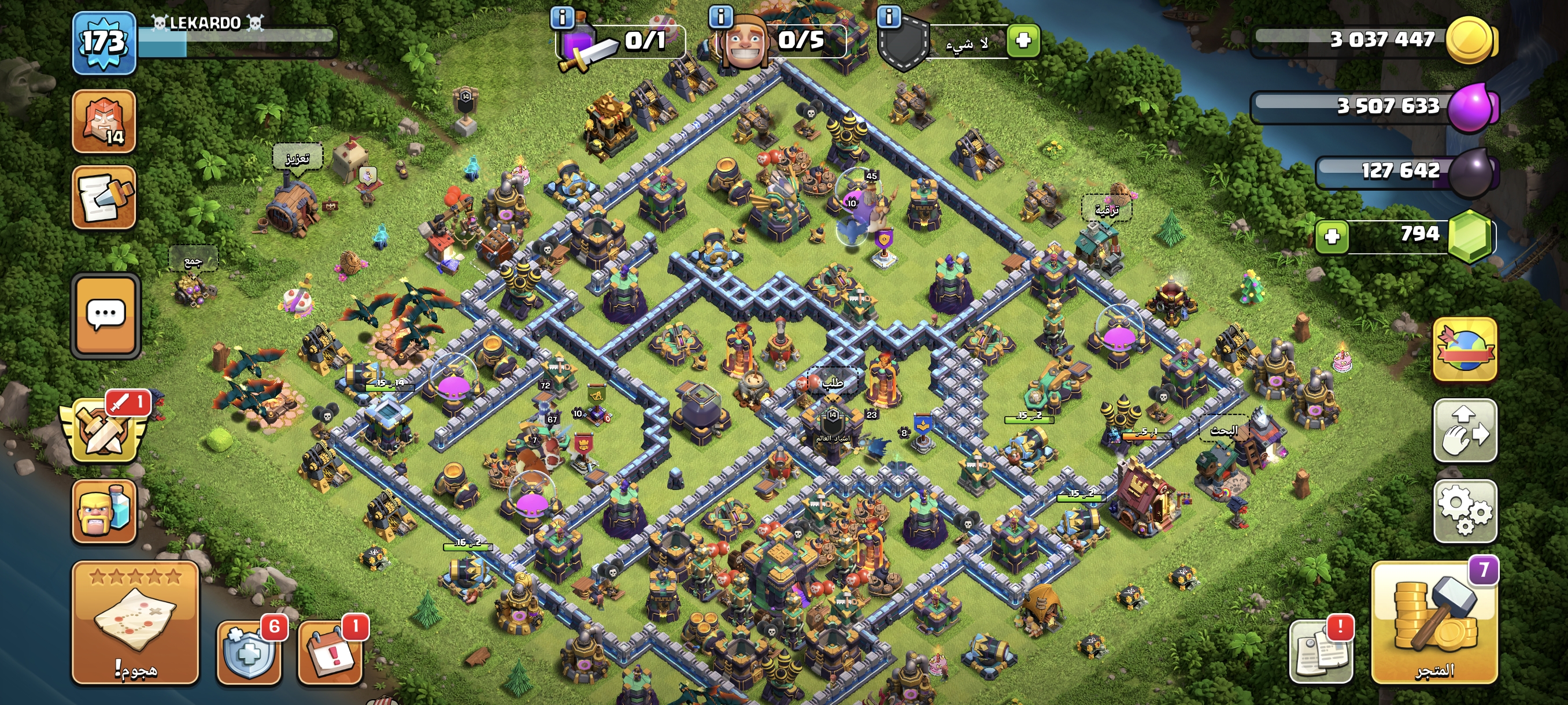Open the globe with arrow button

[x=1465, y=350]
